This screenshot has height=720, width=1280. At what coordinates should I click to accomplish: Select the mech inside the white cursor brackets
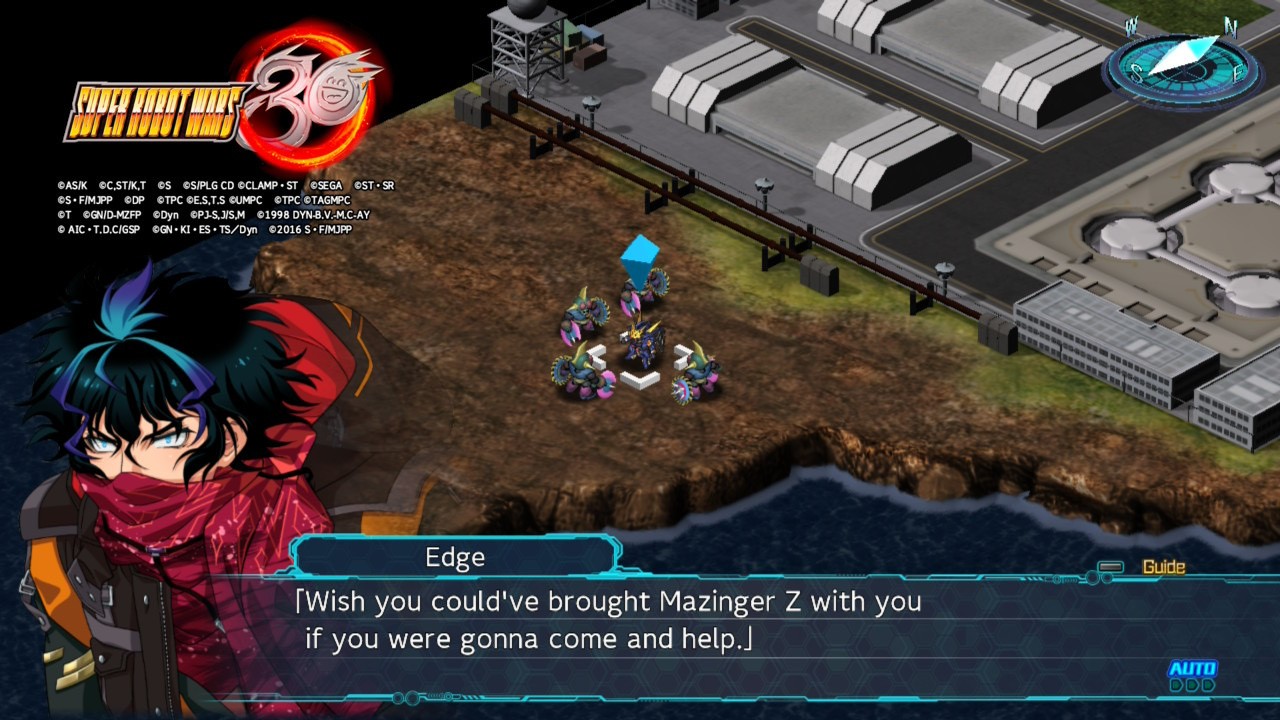click(x=640, y=346)
